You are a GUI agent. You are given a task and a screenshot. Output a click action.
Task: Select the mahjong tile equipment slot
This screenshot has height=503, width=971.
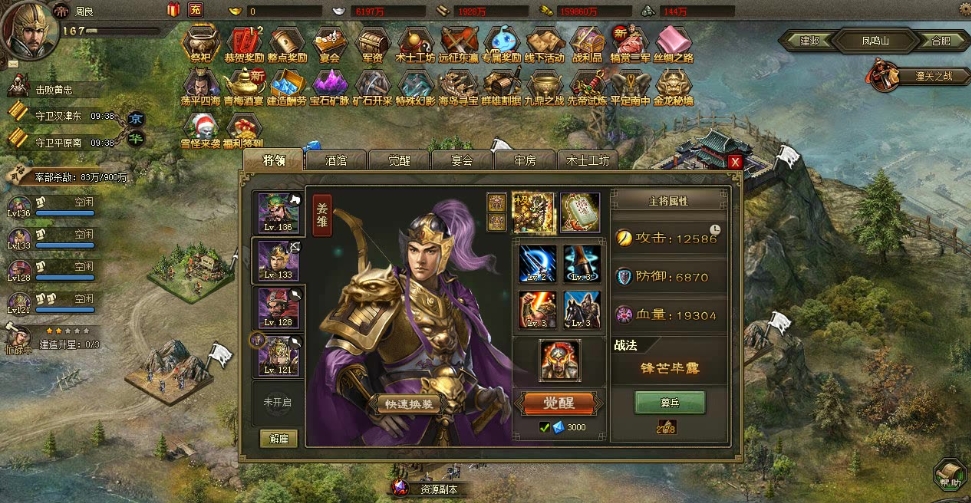579,212
